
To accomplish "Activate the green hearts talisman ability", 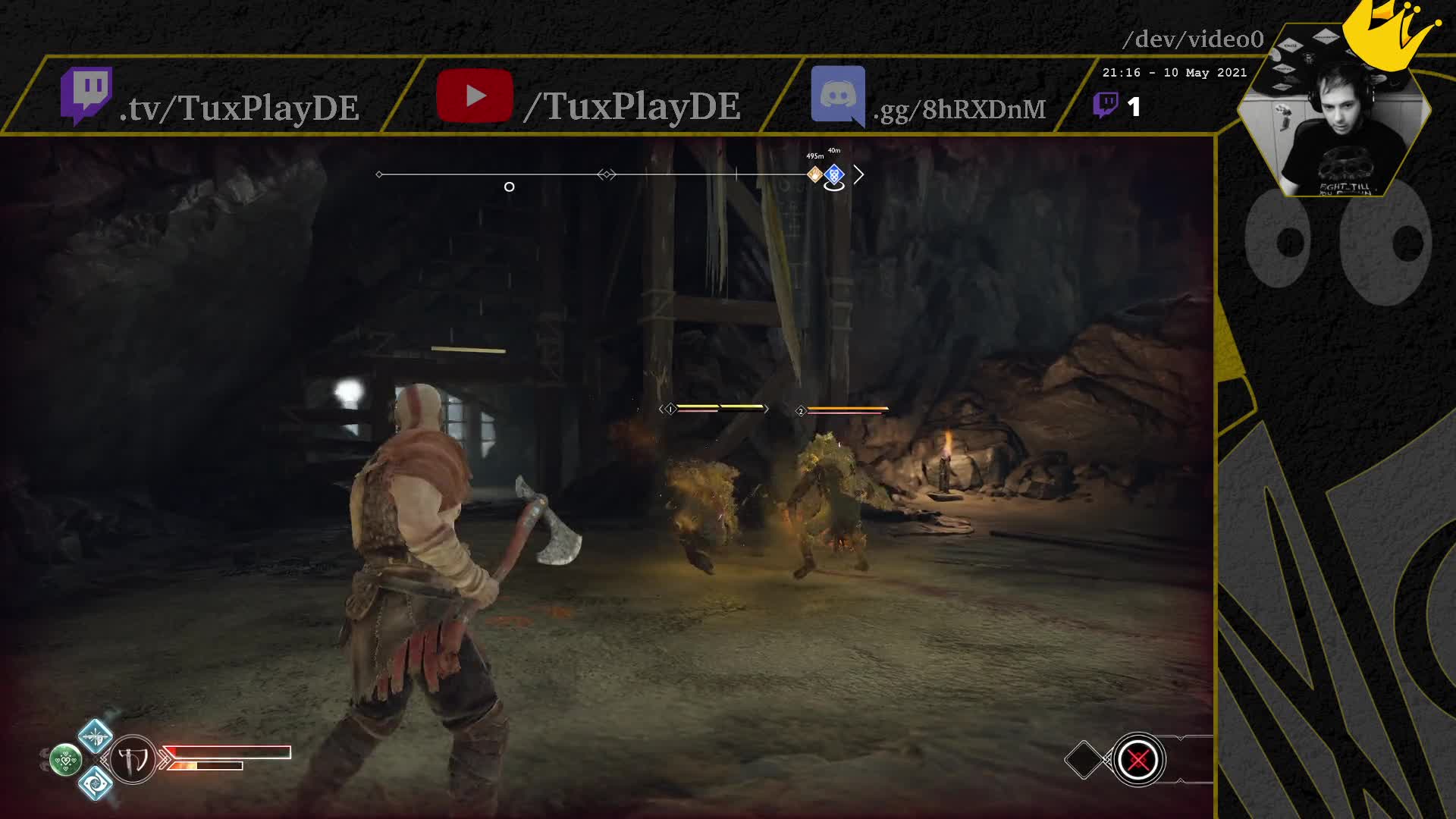I will (65, 759).
